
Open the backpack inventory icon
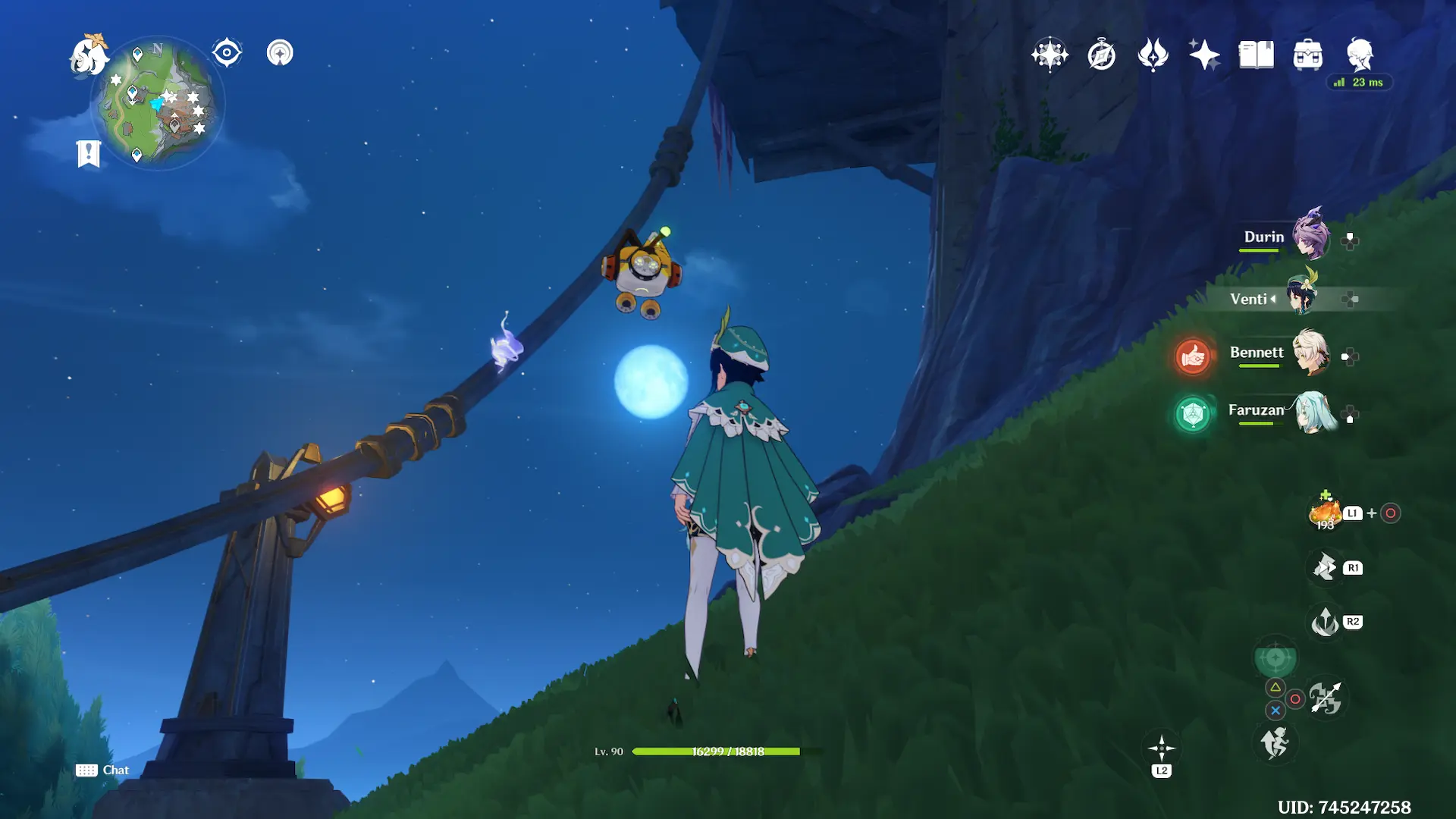tap(1307, 55)
